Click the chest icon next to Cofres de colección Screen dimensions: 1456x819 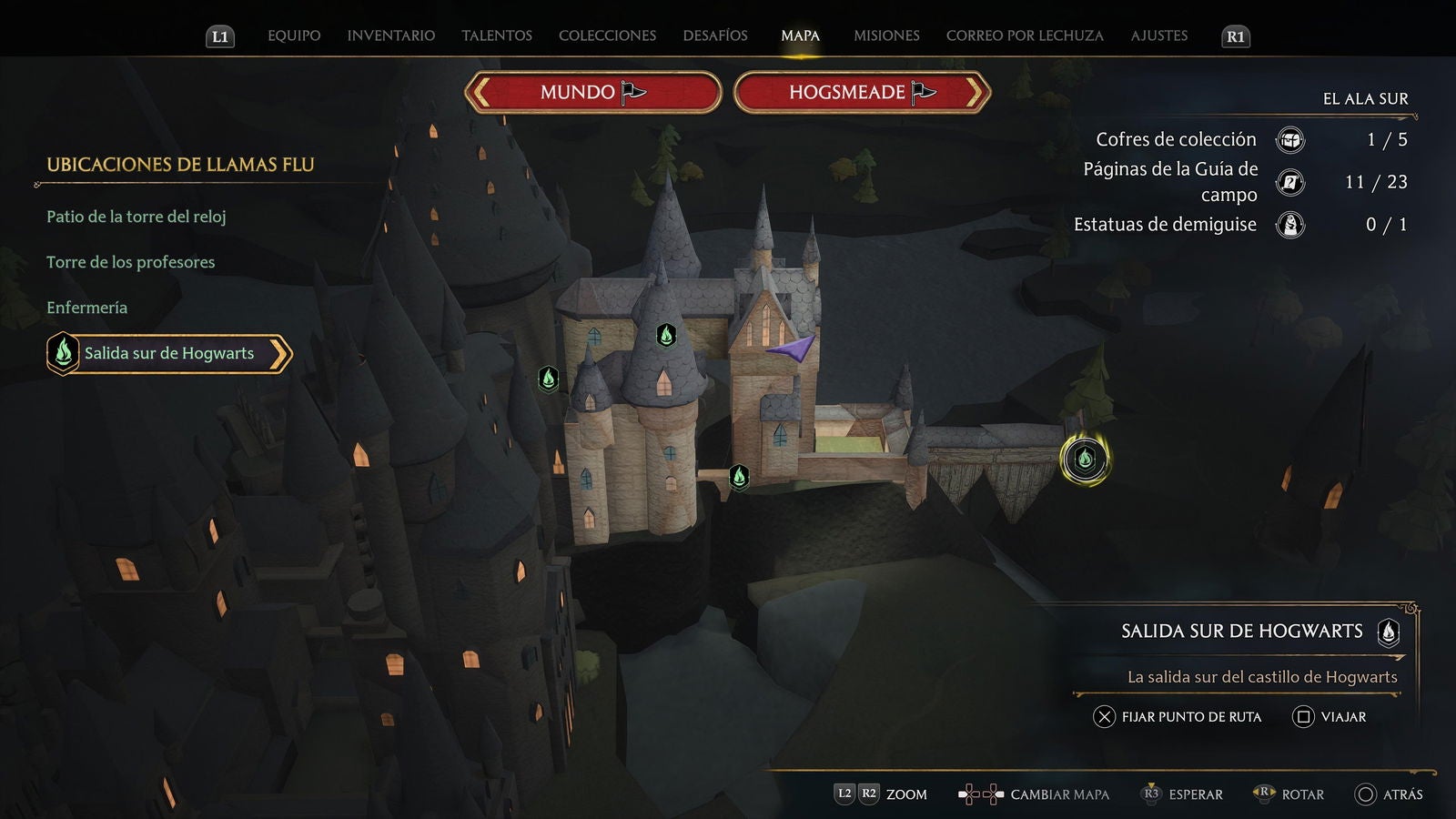(x=1291, y=139)
